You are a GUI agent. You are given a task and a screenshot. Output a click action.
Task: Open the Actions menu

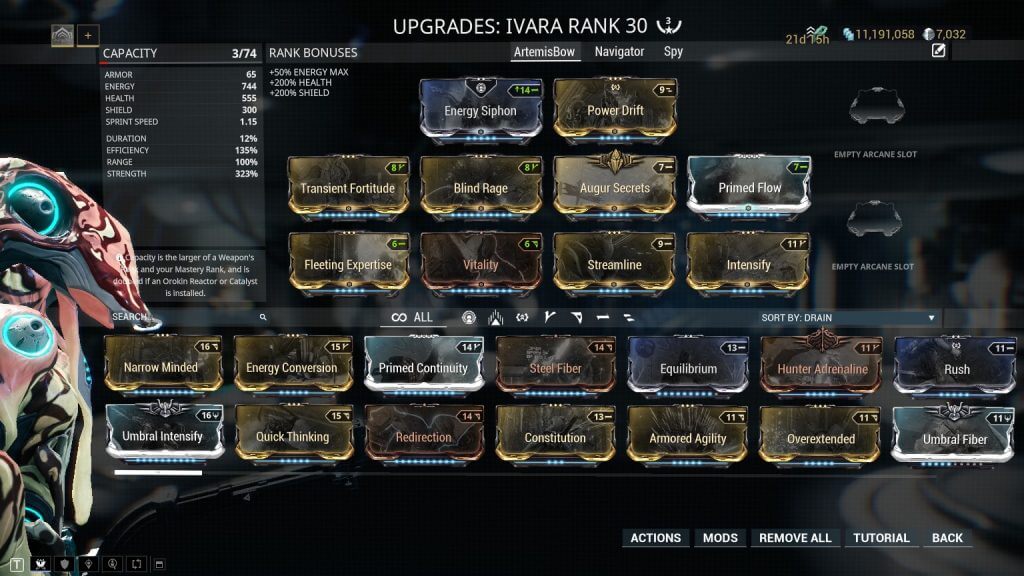click(x=655, y=538)
